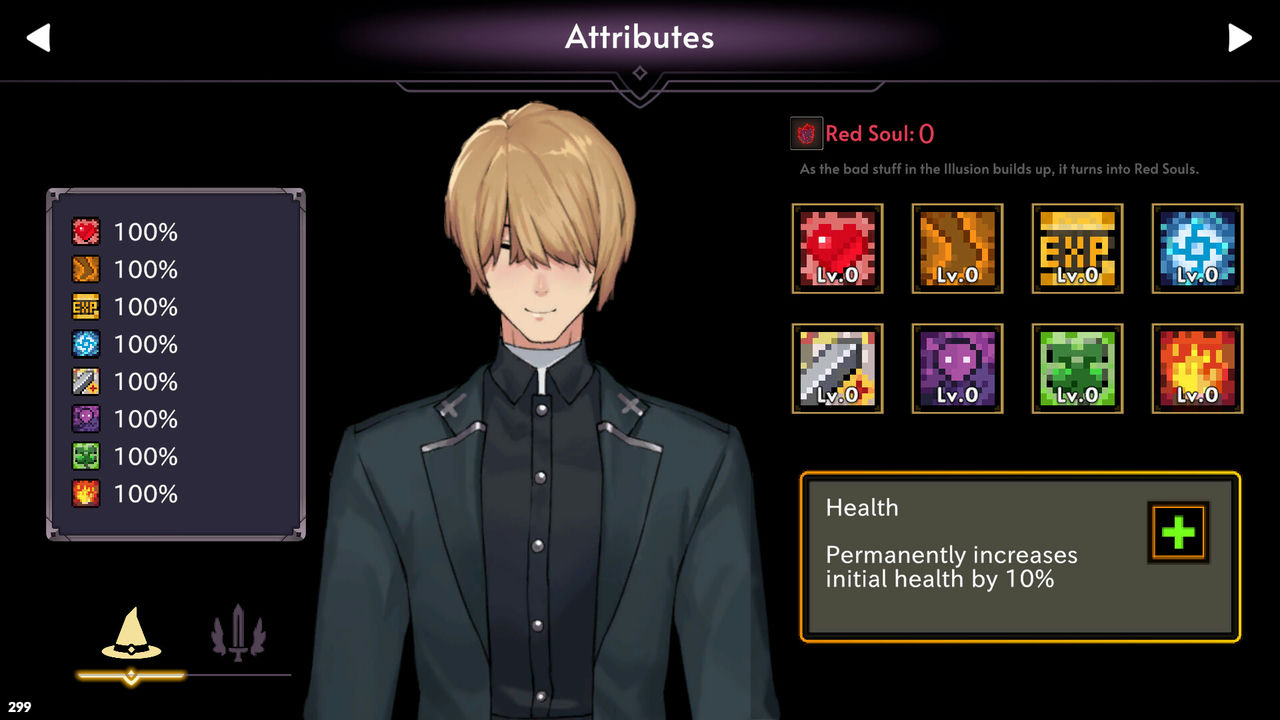Click the Red Soul icon near the top
The image size is (1280, 720).
point(806,131)
